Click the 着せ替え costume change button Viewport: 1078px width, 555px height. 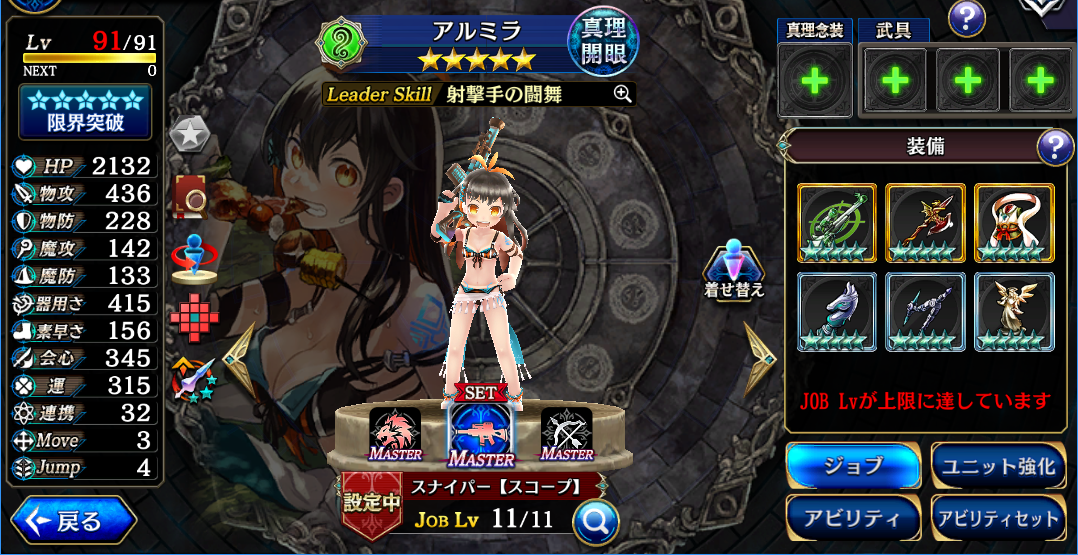734,269
